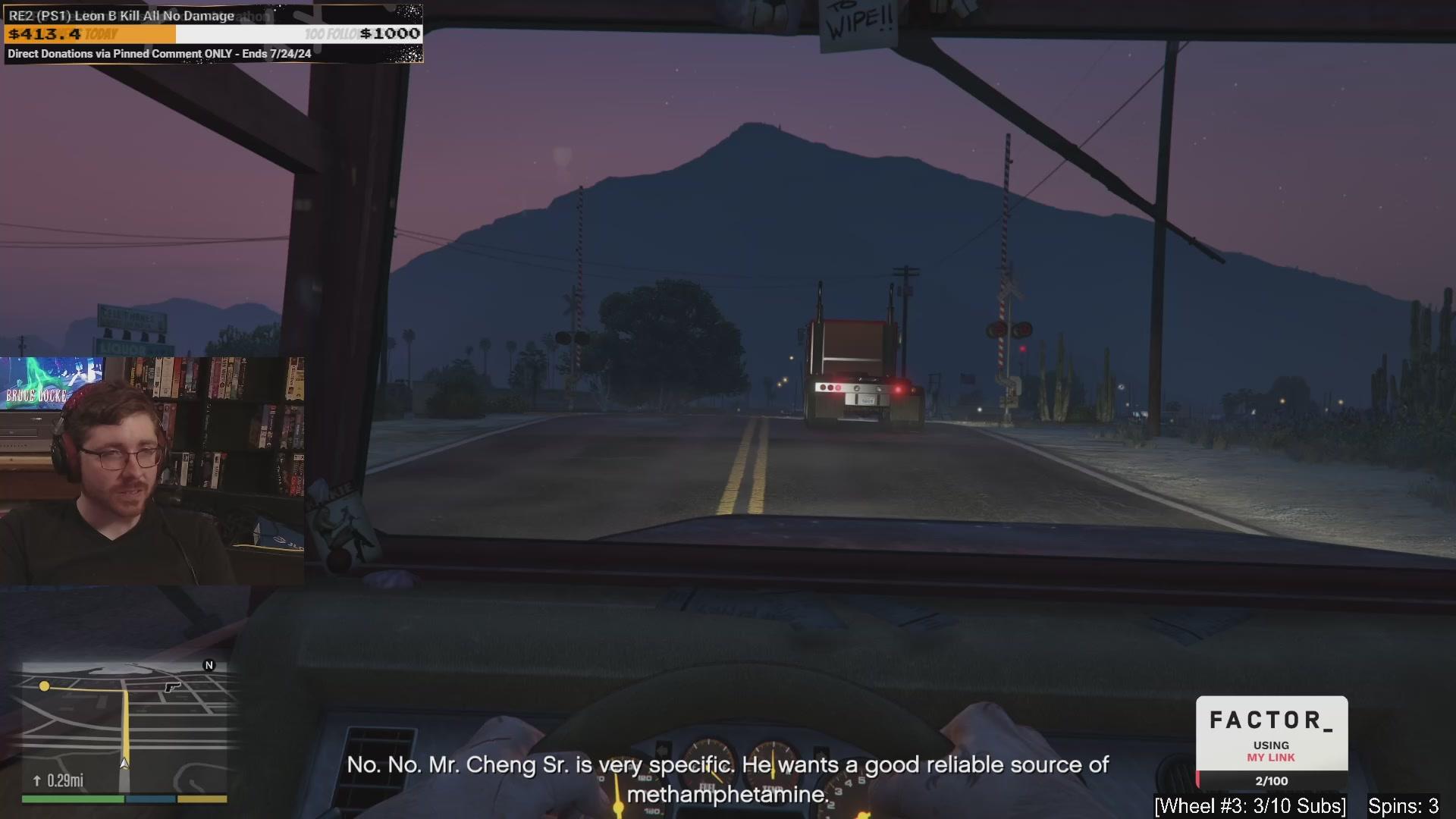
Task: Click the orange donation progress bar
Action: pos(91,34)
